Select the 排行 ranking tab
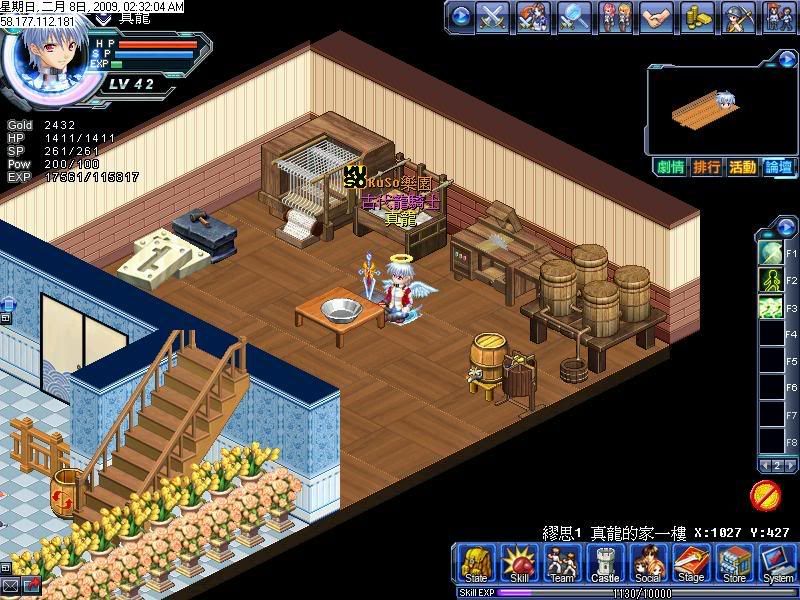Viewport: 800px width, 600px height. pyautogui.click(x=706, y=167)
